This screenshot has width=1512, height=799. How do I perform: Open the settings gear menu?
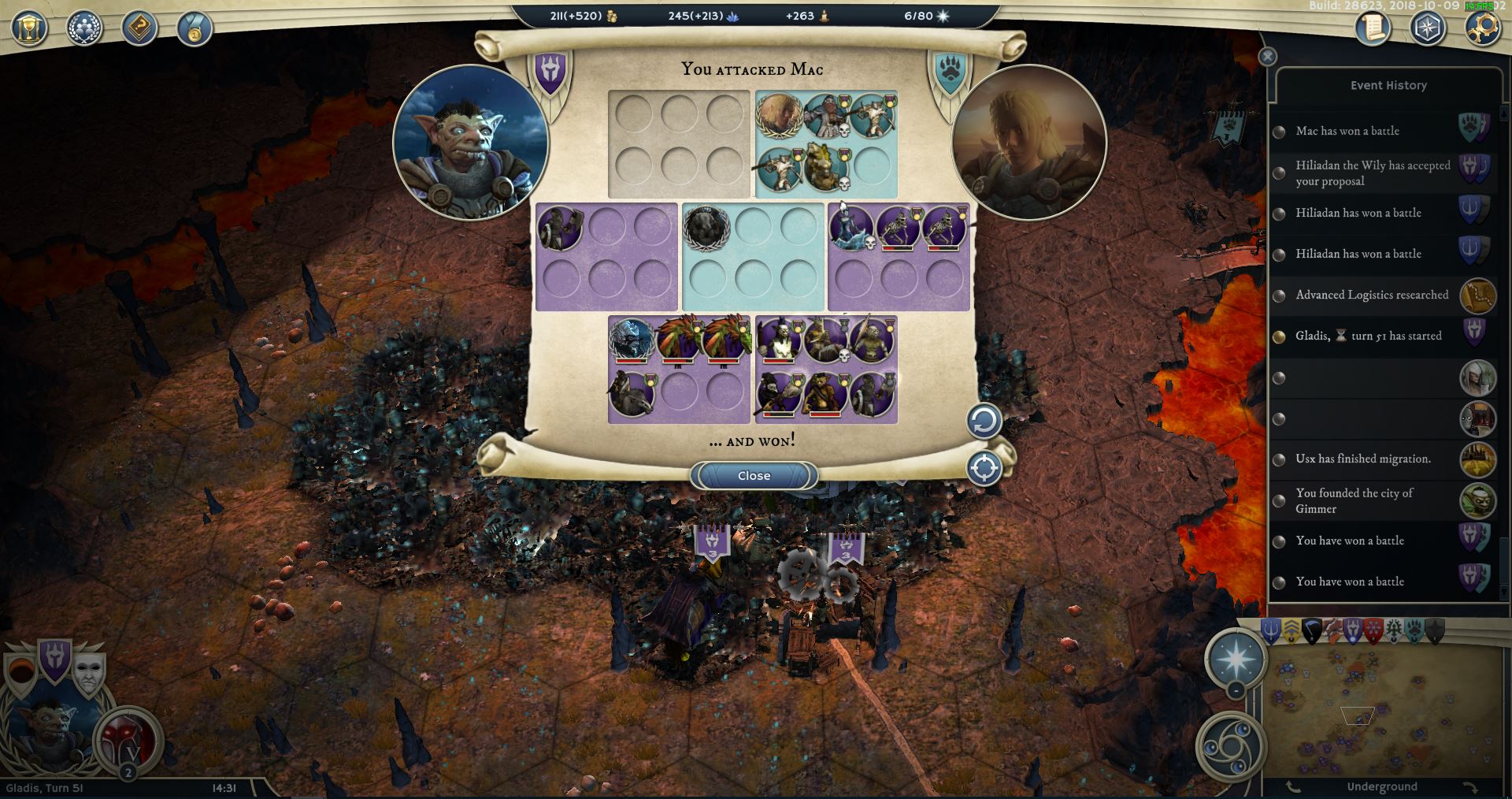[x=1481, y=29]
